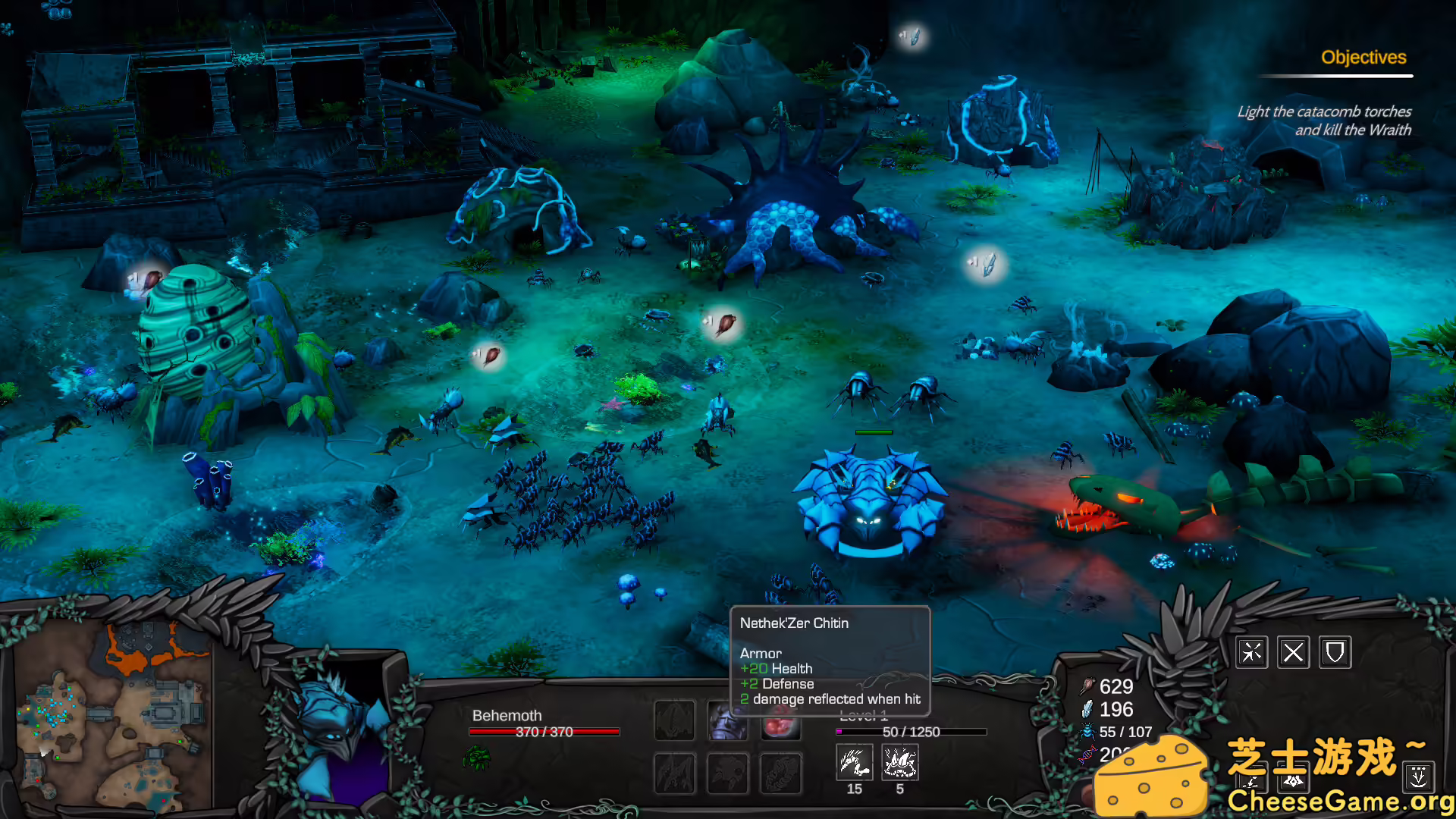Click the minimap in the bottom-left panel
Screen dimensions: 1456x819
coord(114,717)
